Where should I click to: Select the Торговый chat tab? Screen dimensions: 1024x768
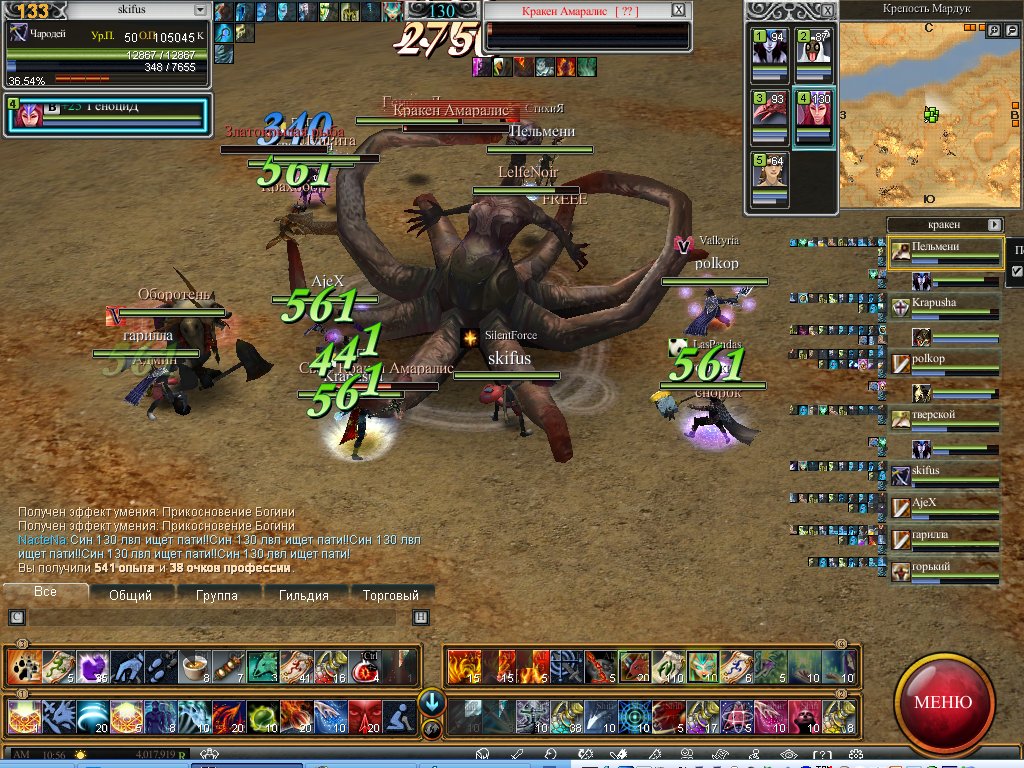pos(390,595)
